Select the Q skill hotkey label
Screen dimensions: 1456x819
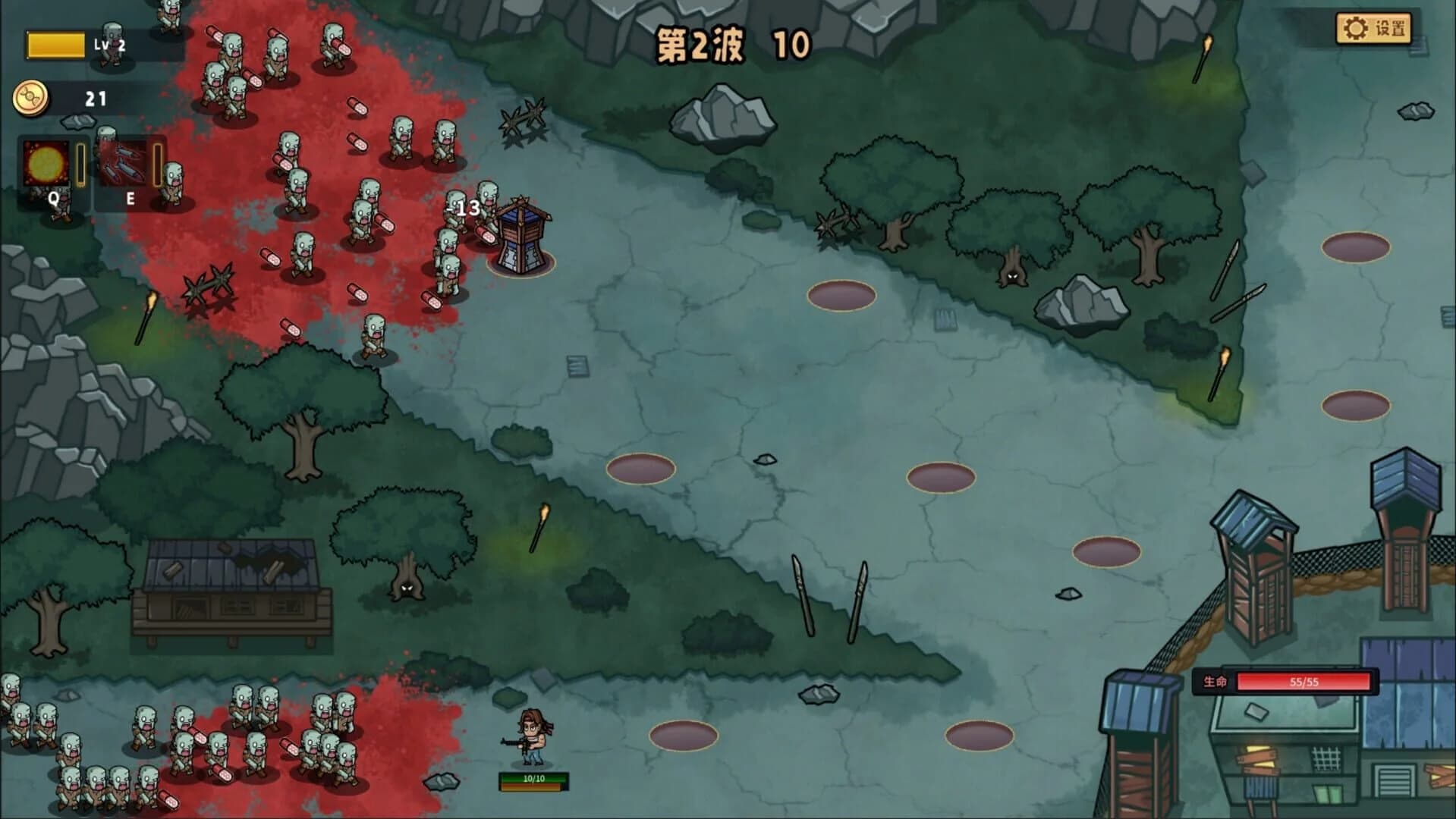53,201
